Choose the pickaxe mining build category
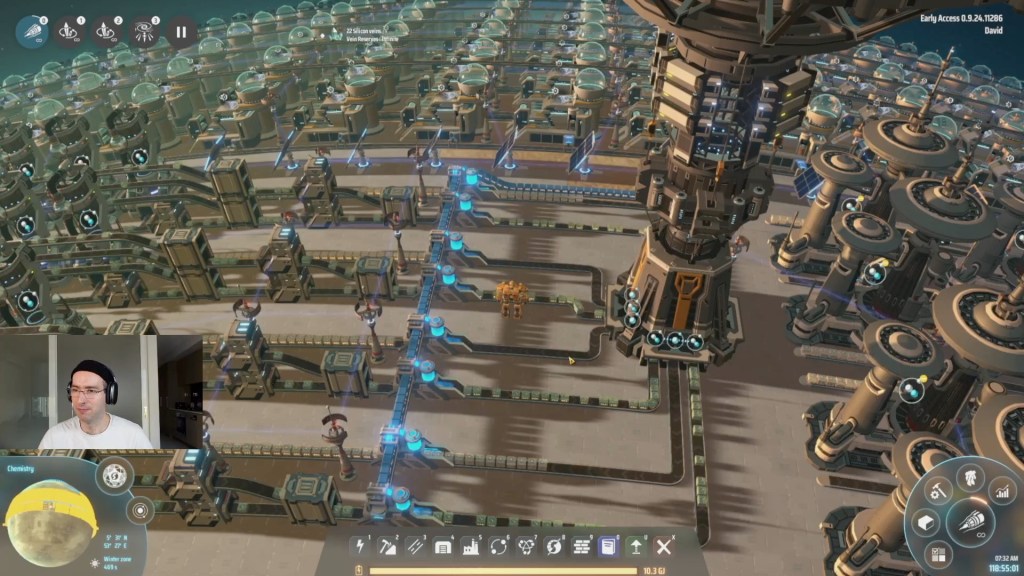 point(388,547)
